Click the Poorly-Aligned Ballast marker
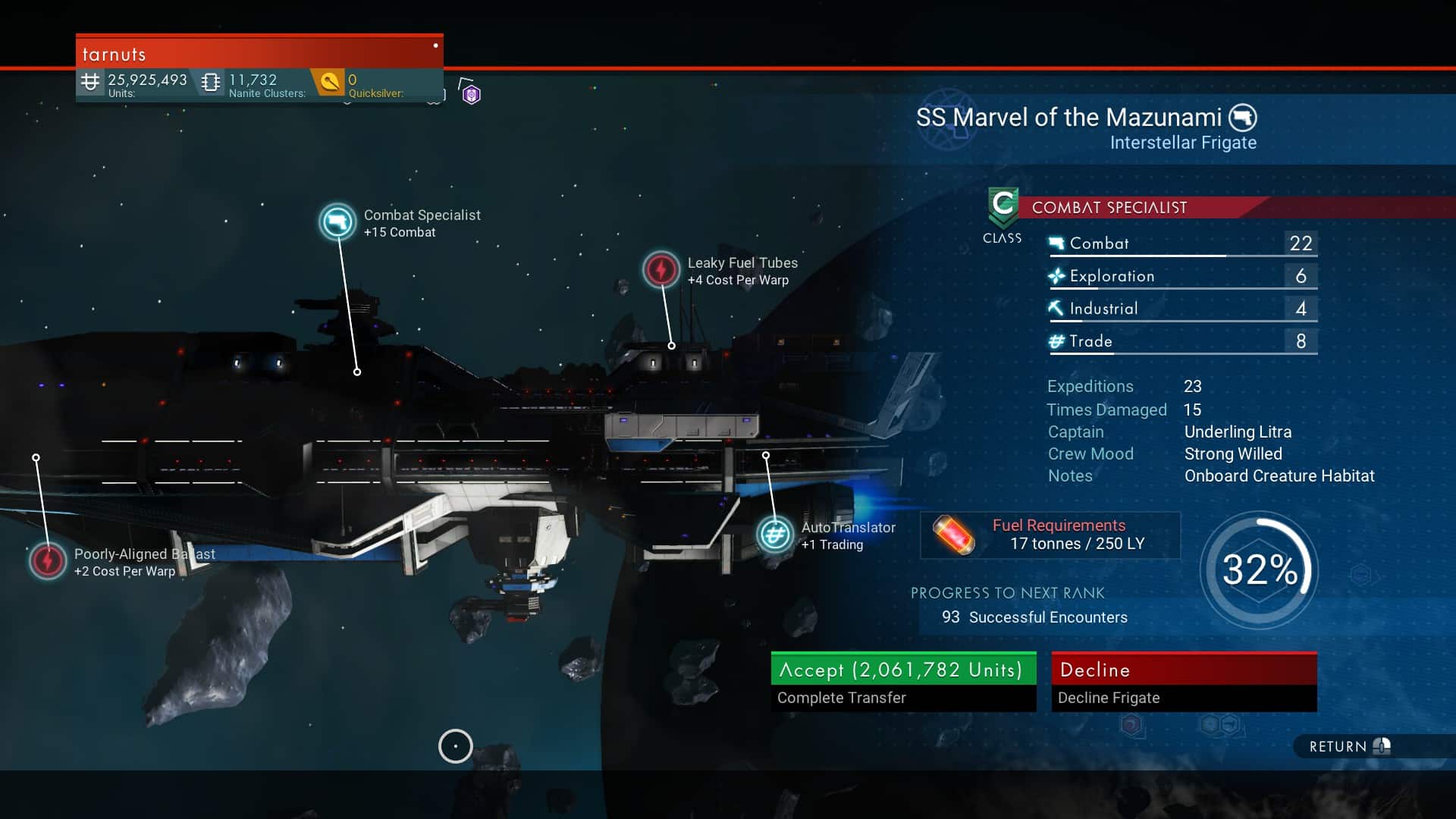The width and height of the screenshot is (1456, 819). [47, 562]
